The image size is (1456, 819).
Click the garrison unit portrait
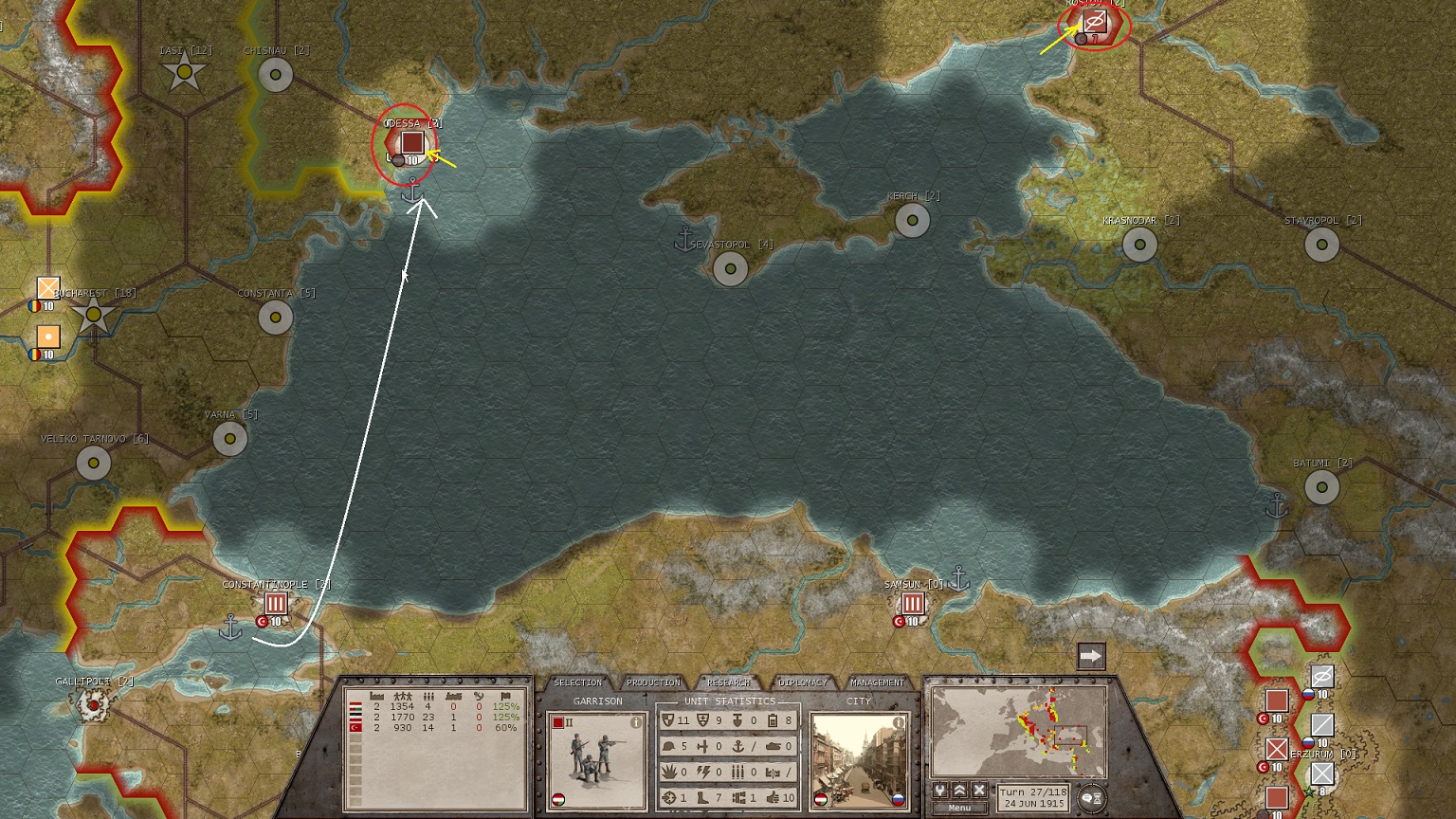point(590,758)
